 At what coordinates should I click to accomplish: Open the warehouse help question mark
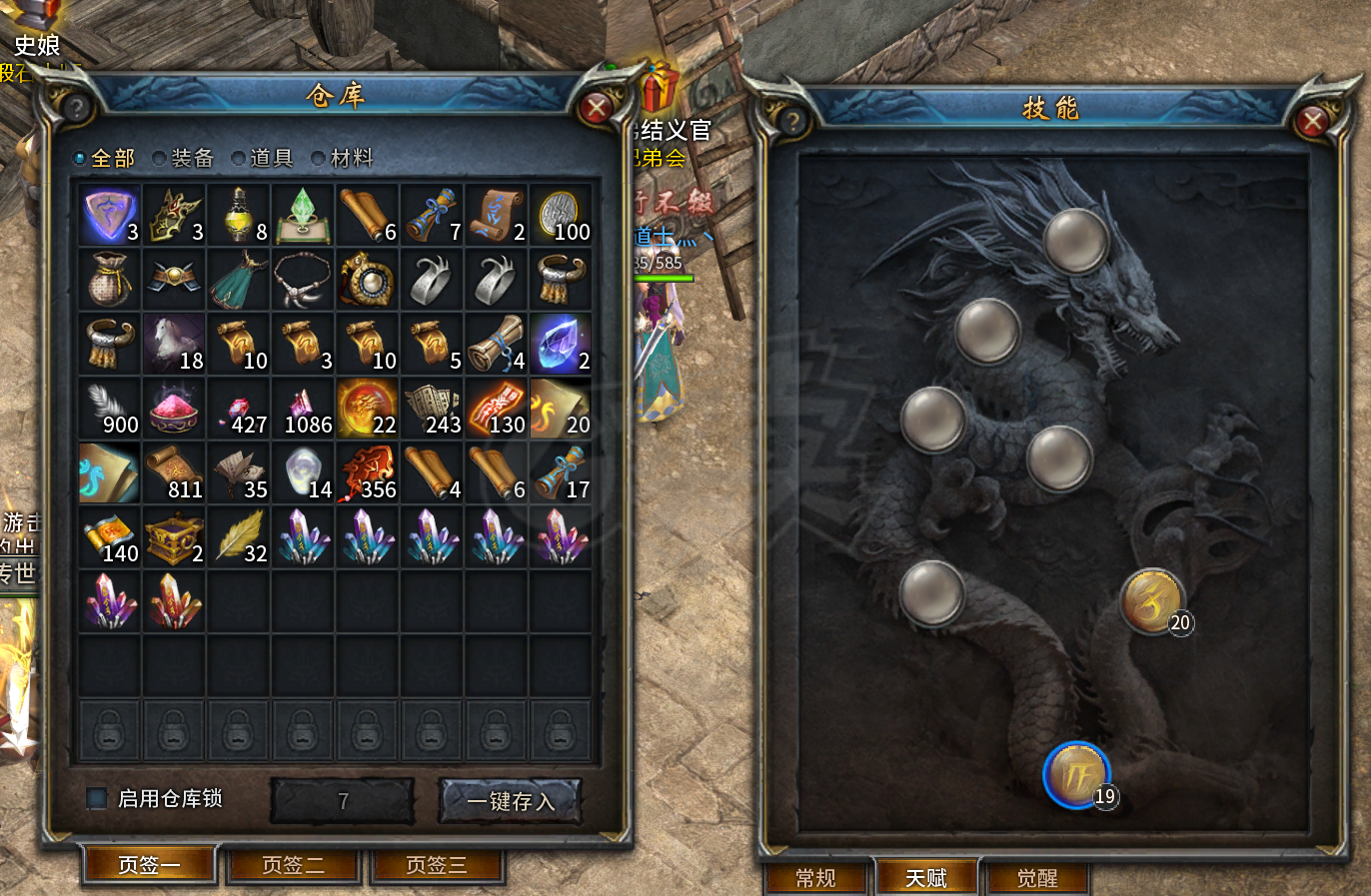(76, 108)
